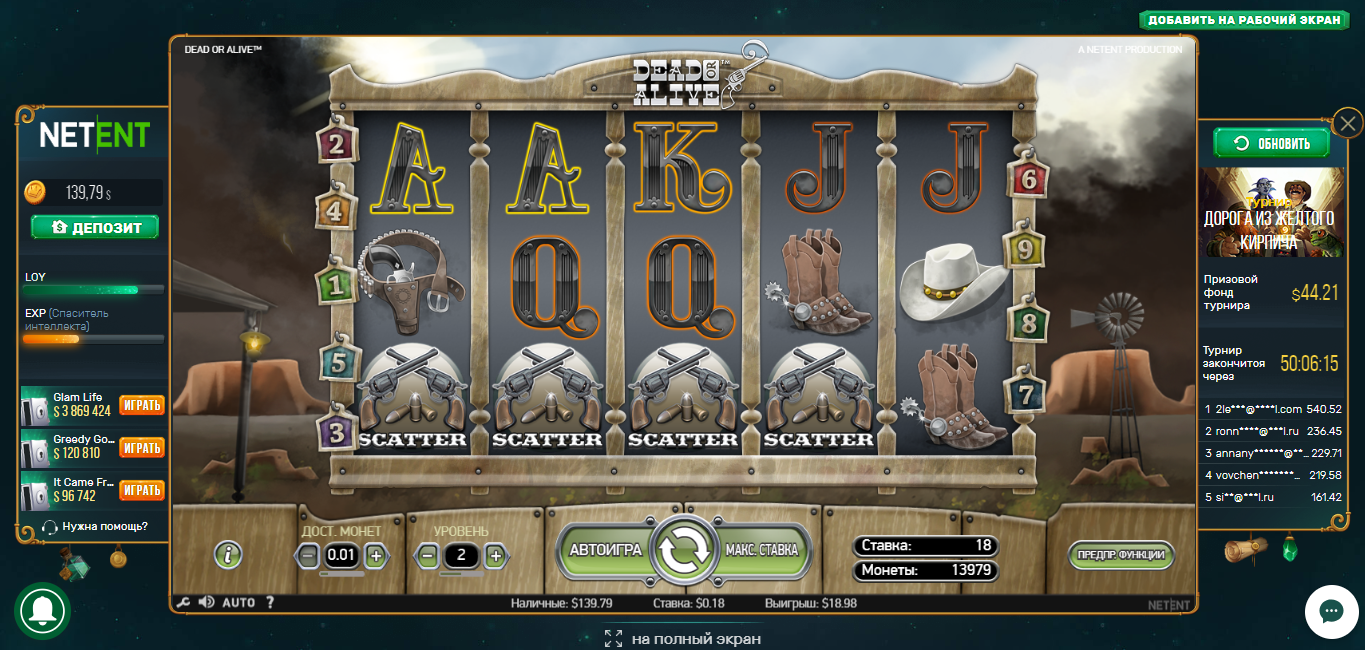Choose the Макс. Ставка max bet button
This screenshot has width=1365, height=650.
[761, 550]
